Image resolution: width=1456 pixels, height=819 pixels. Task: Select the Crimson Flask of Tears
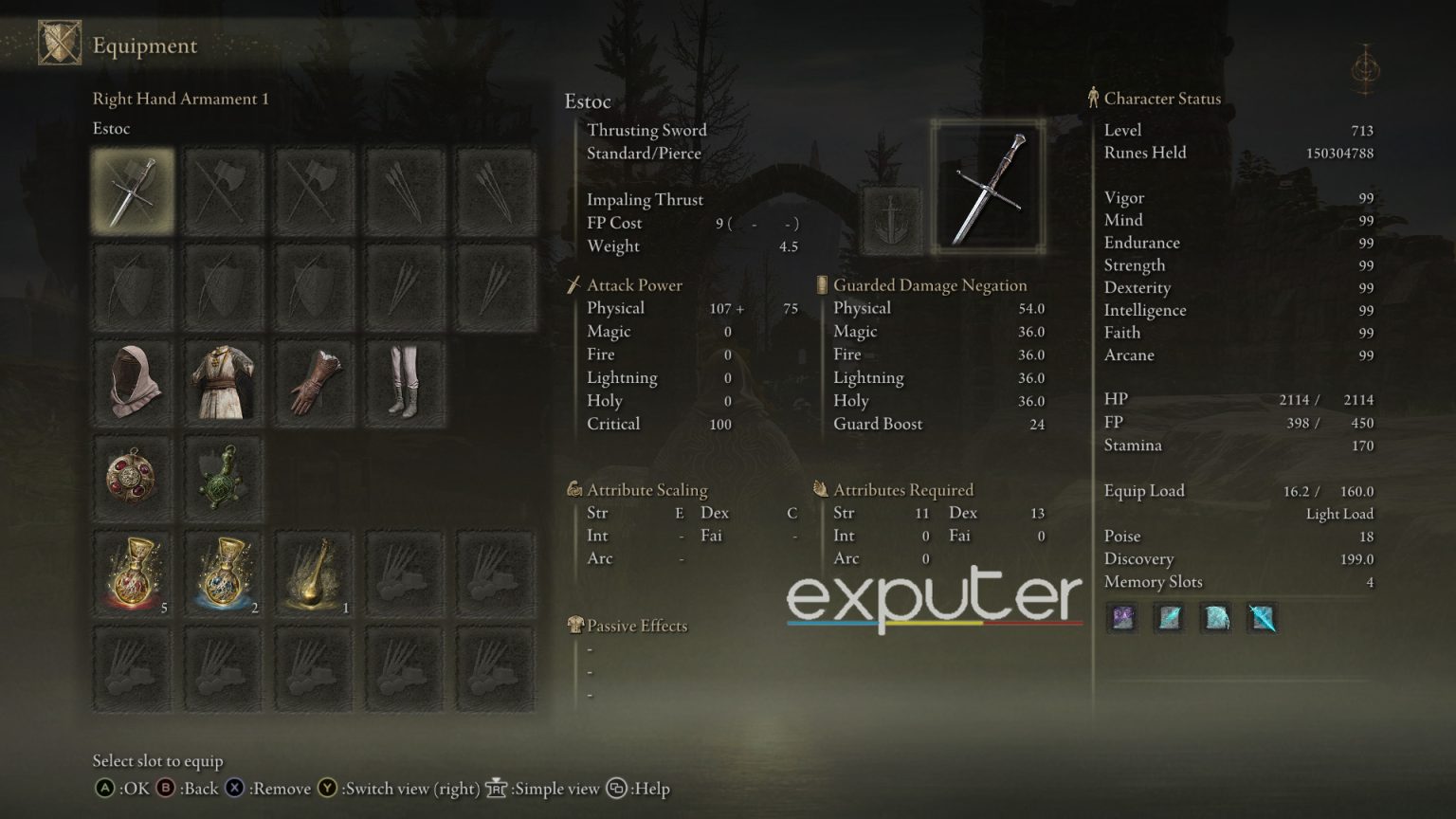[133, 574]
